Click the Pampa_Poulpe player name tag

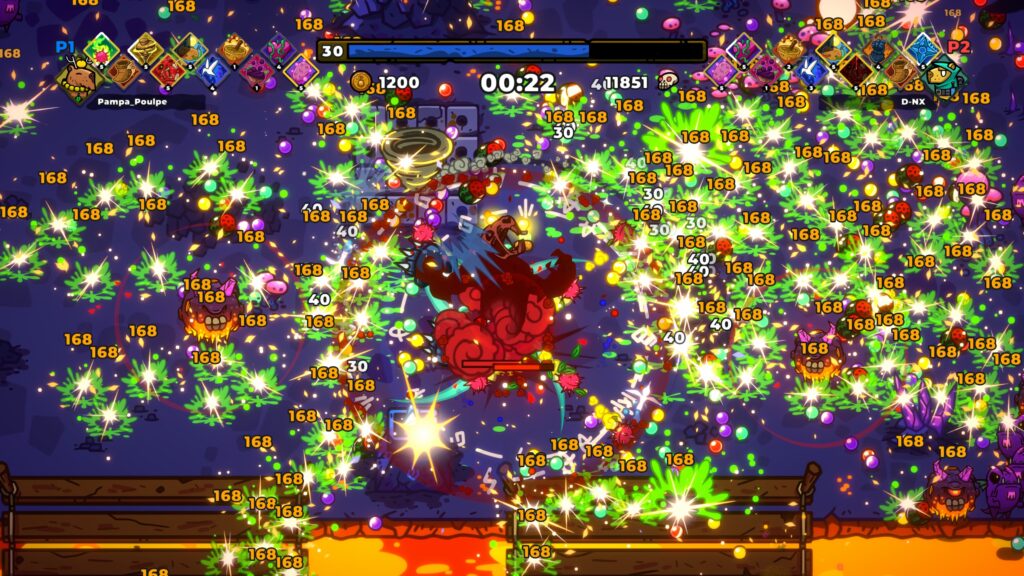(130, 102)
